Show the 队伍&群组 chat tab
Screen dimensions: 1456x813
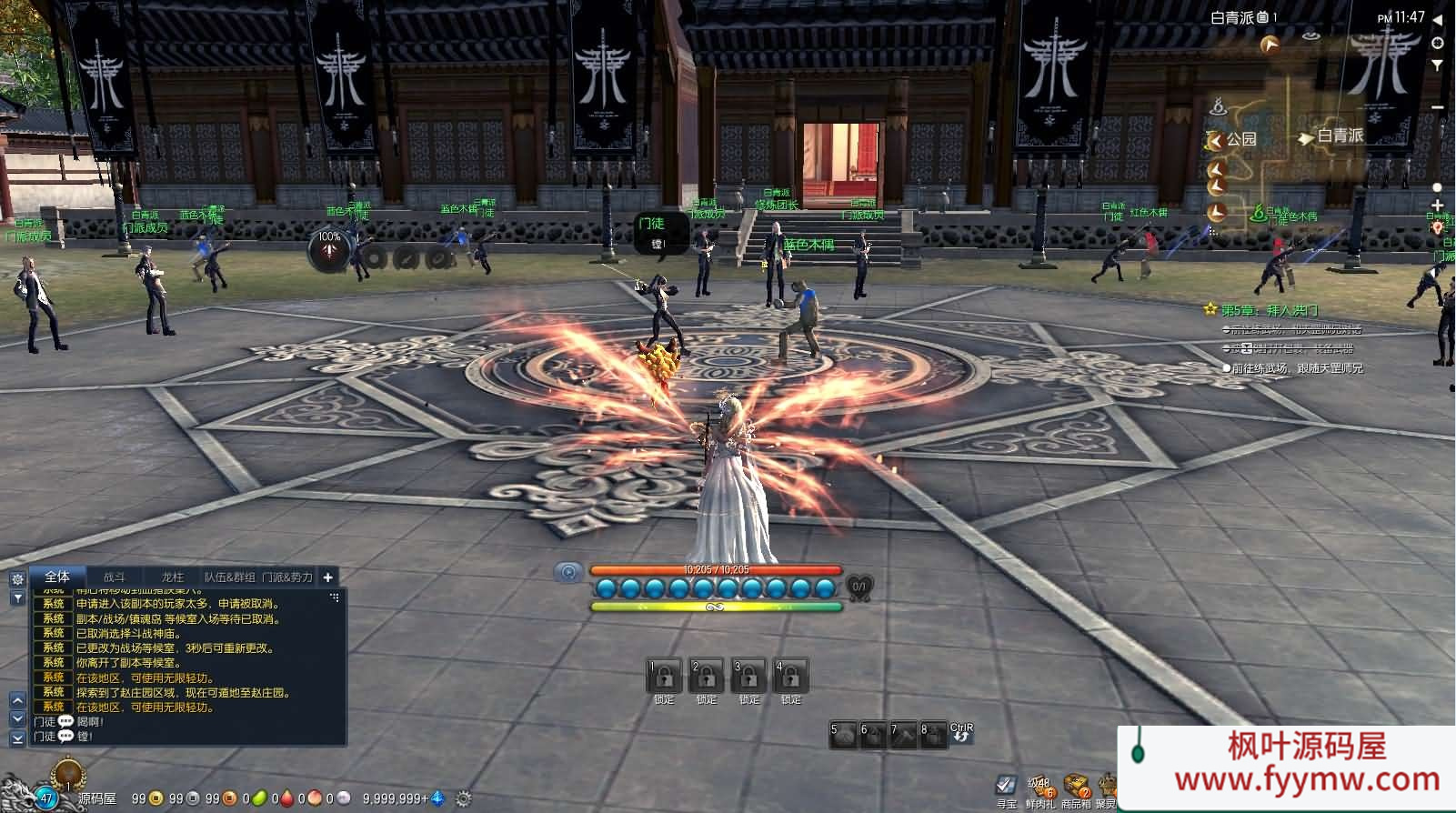[x=229, y=577]
